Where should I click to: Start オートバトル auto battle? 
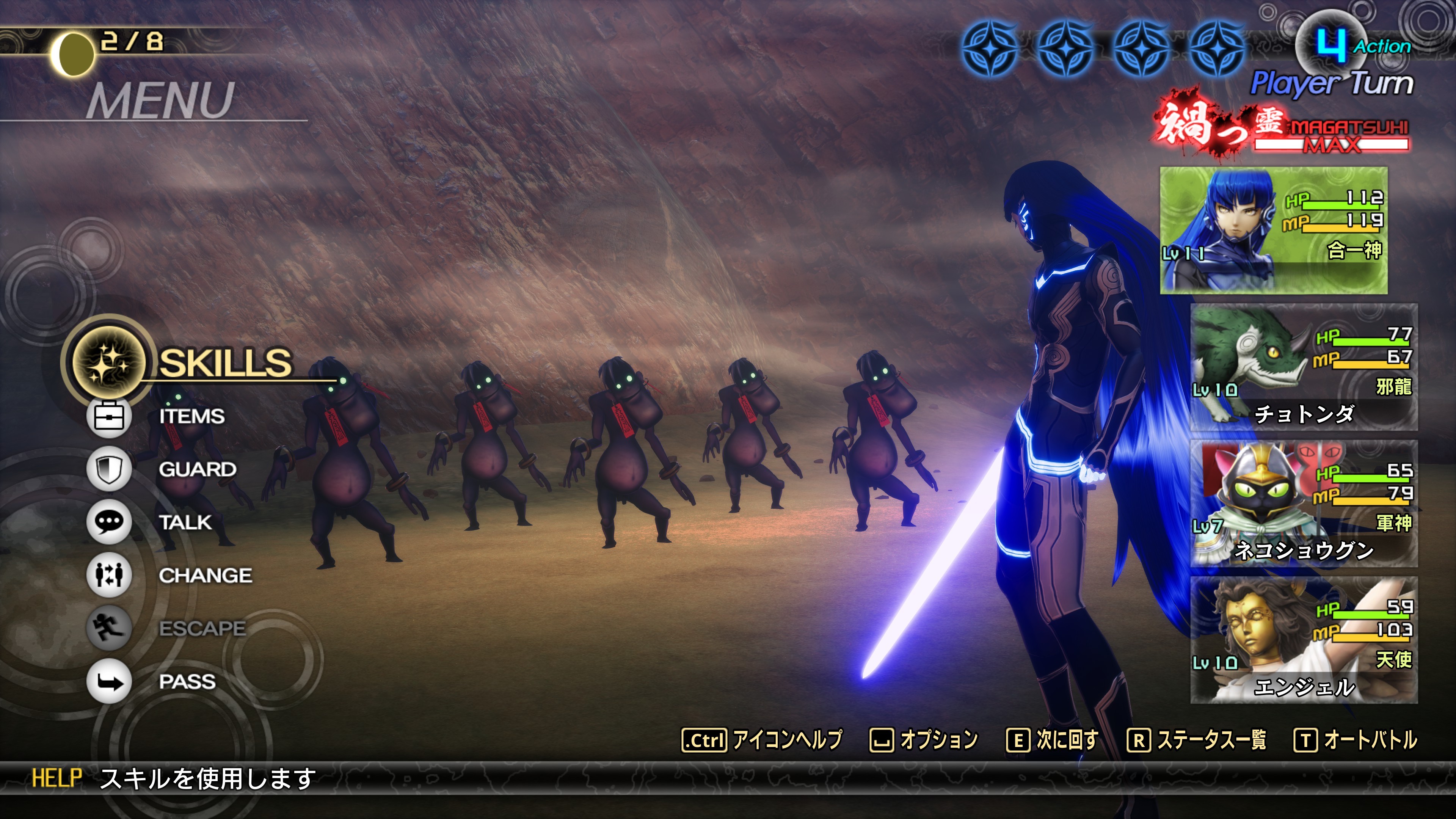pos(1356,740)
